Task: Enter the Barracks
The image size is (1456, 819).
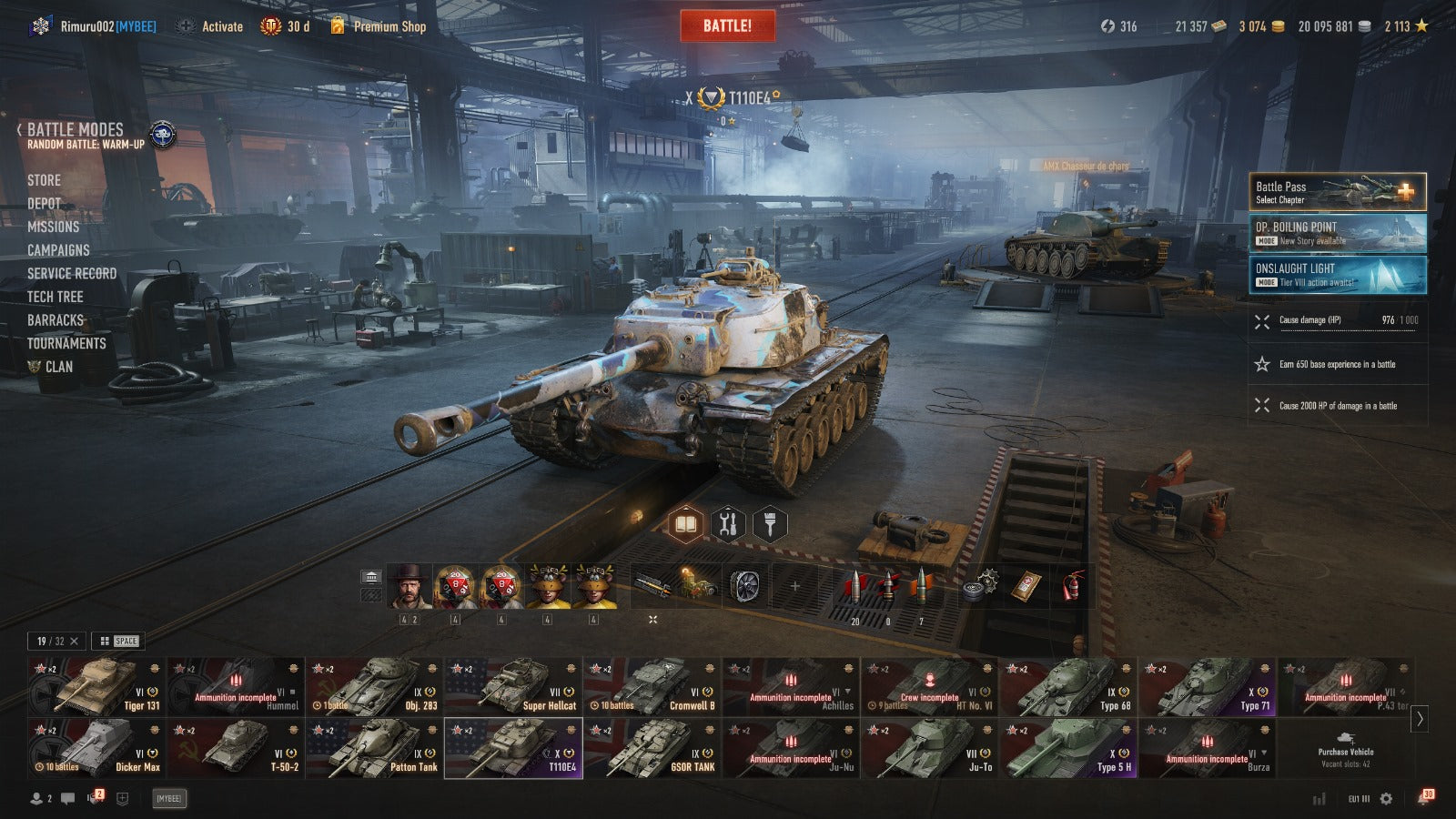Action: point(56,320)
